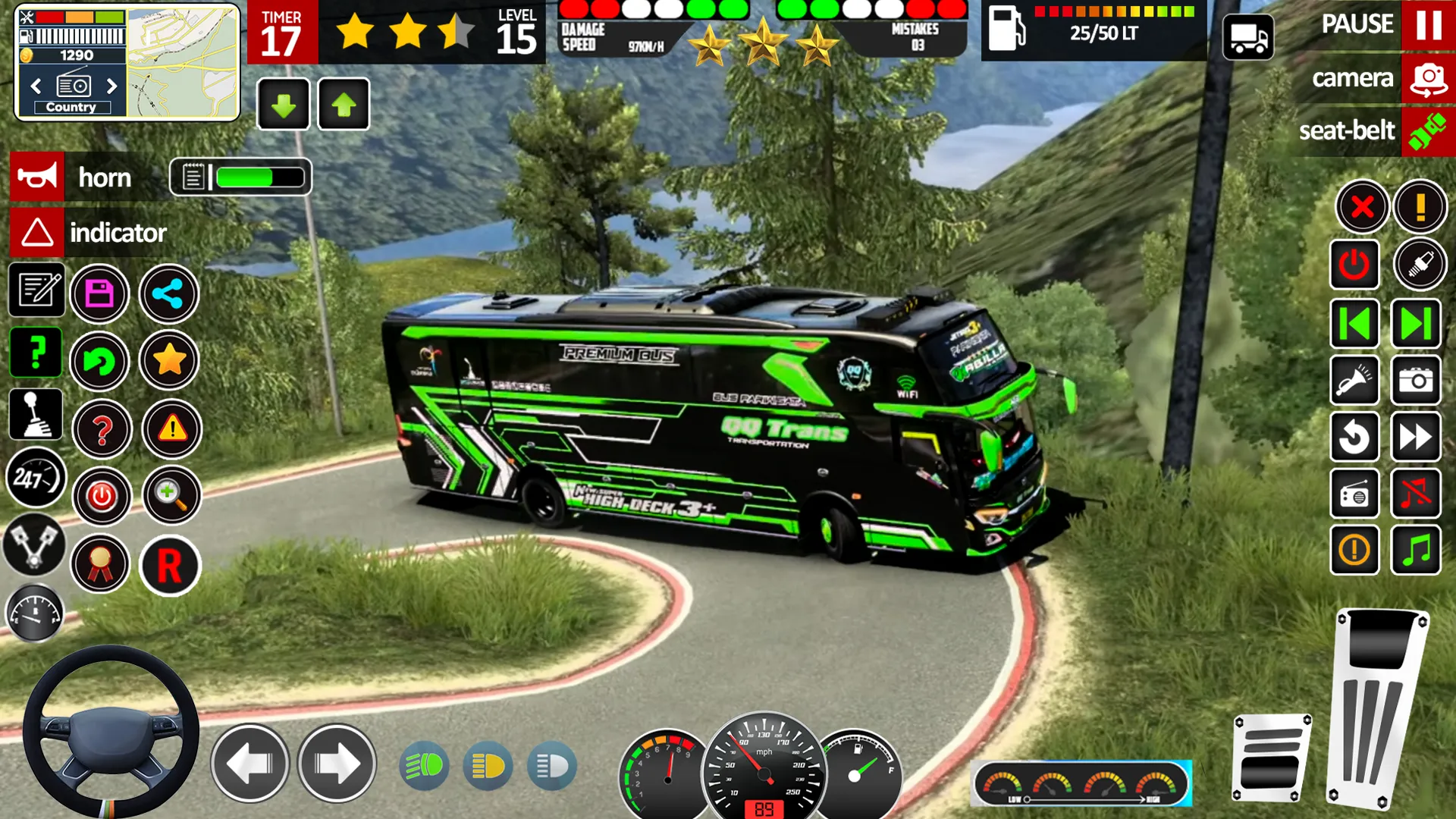
Task: Click the green fast-forward skip button
Action: (x=1416, y=324)
